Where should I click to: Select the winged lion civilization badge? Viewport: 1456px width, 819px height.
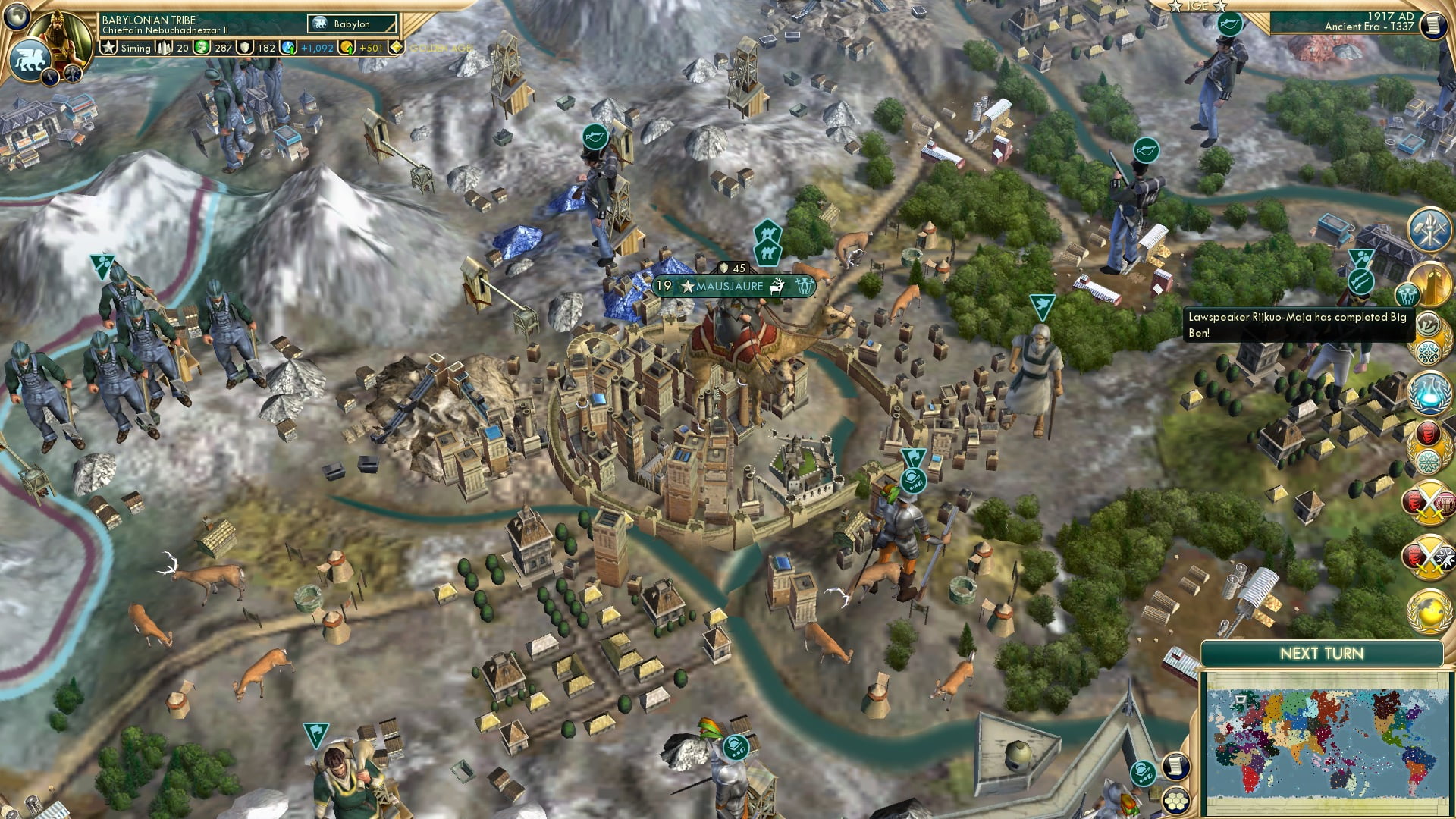[30, 59]
